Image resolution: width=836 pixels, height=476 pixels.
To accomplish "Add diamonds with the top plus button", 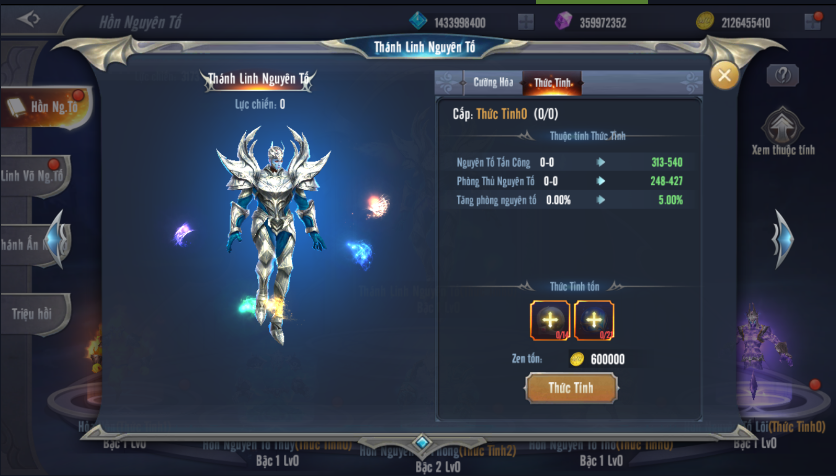I will coord(525,22).
